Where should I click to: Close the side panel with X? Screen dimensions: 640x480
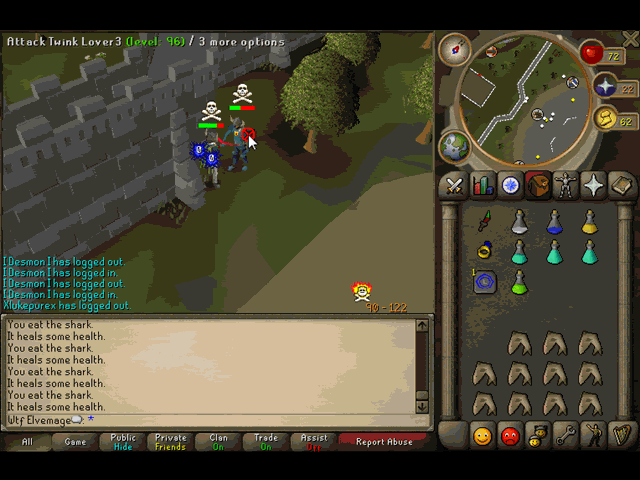(x=629, y=40)
